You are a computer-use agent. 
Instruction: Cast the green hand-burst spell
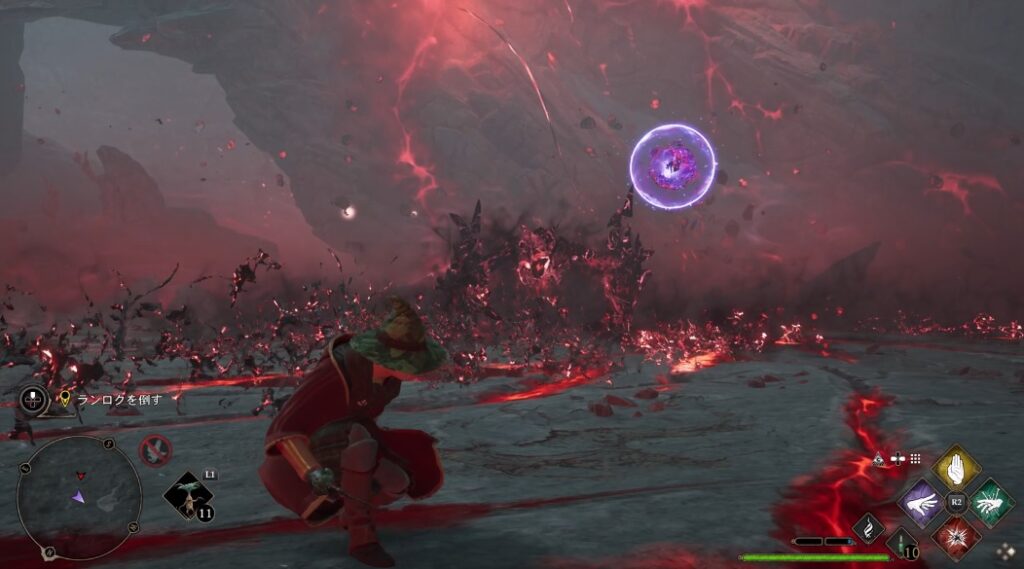tap(990, 502)
